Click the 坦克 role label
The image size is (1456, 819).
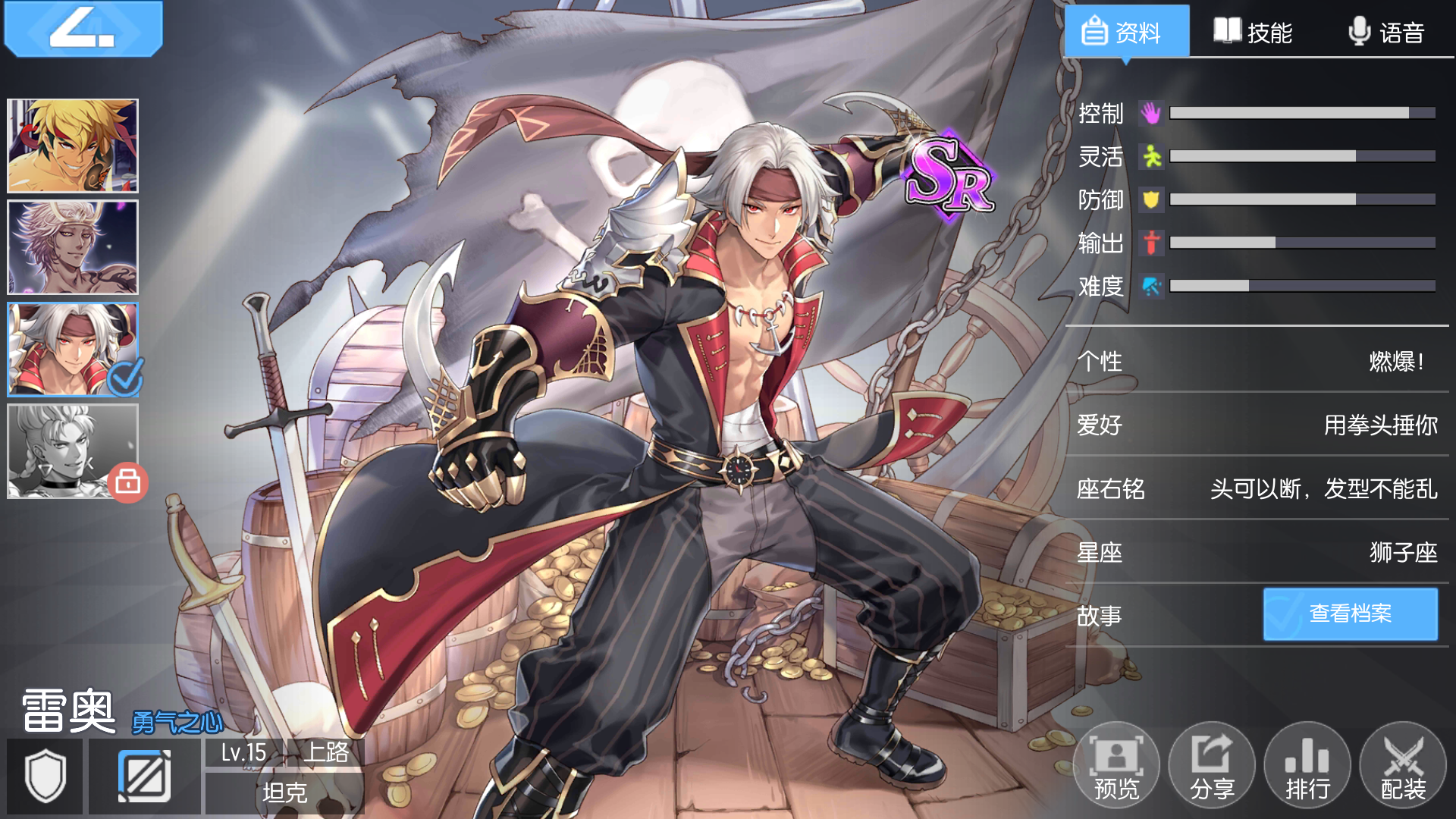284,791
